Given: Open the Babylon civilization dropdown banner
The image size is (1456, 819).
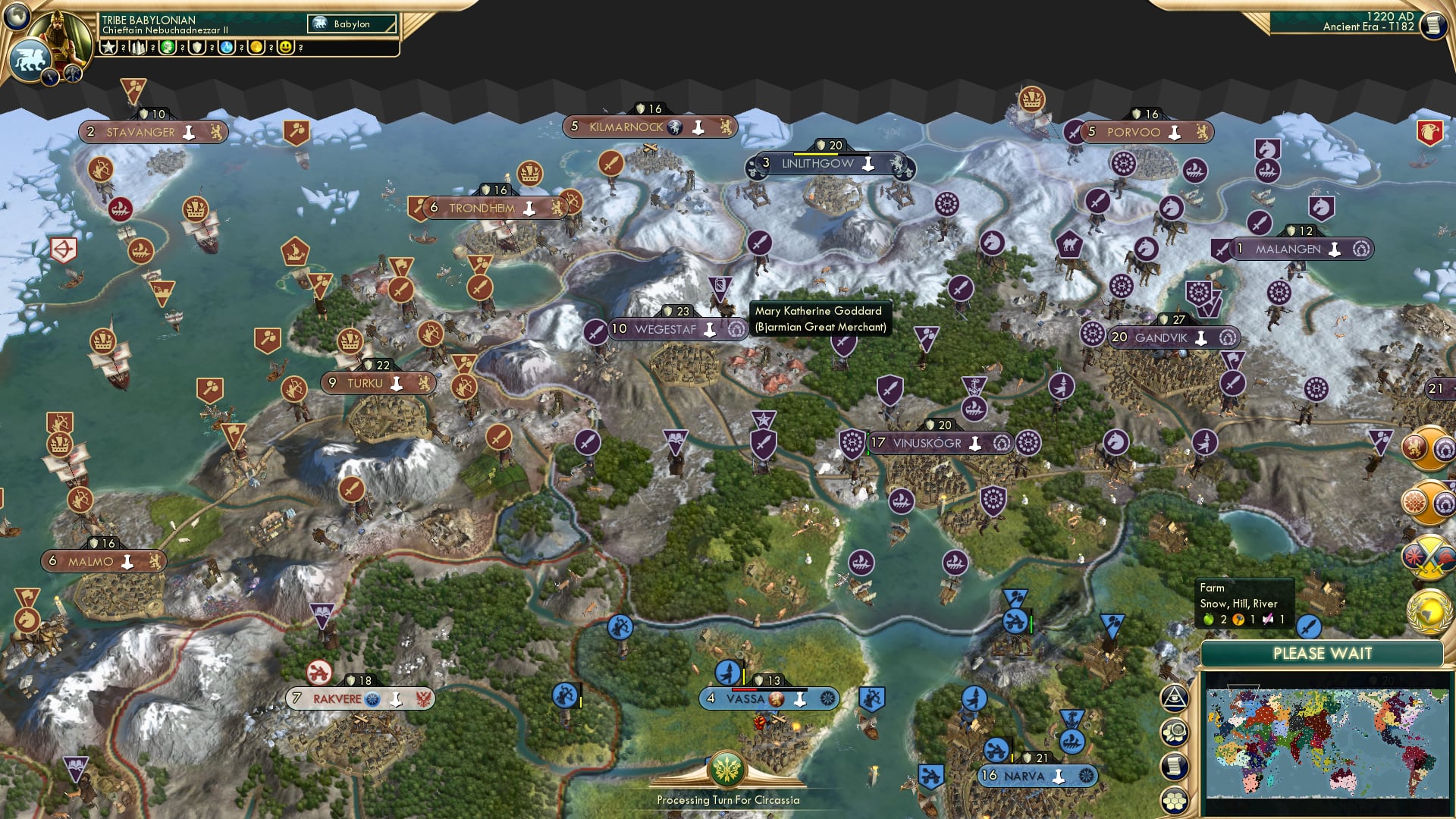Looking at the screenshot, I should [350, 24].
